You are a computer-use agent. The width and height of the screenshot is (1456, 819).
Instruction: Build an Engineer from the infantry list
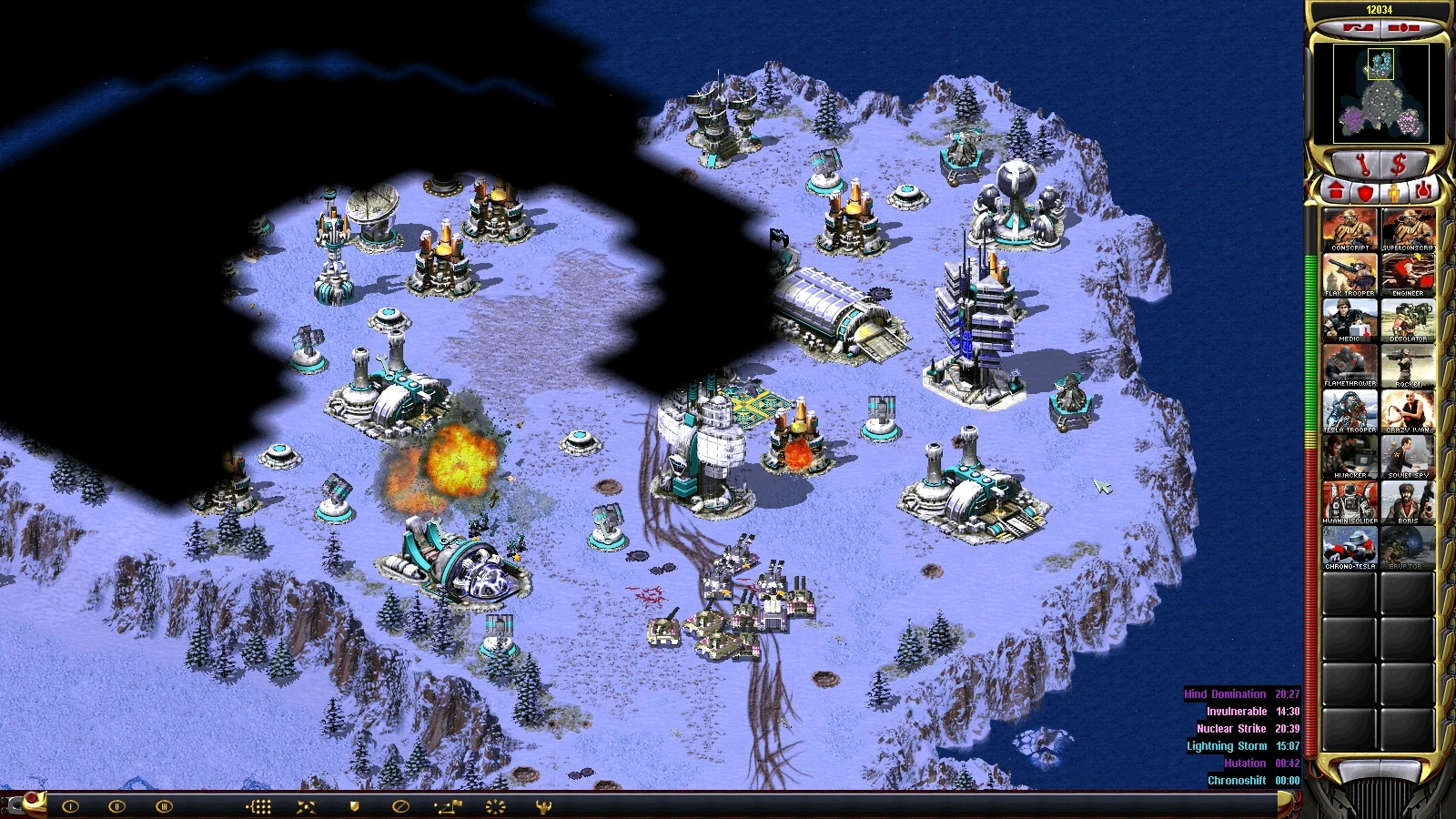(x=1408, y=274)
